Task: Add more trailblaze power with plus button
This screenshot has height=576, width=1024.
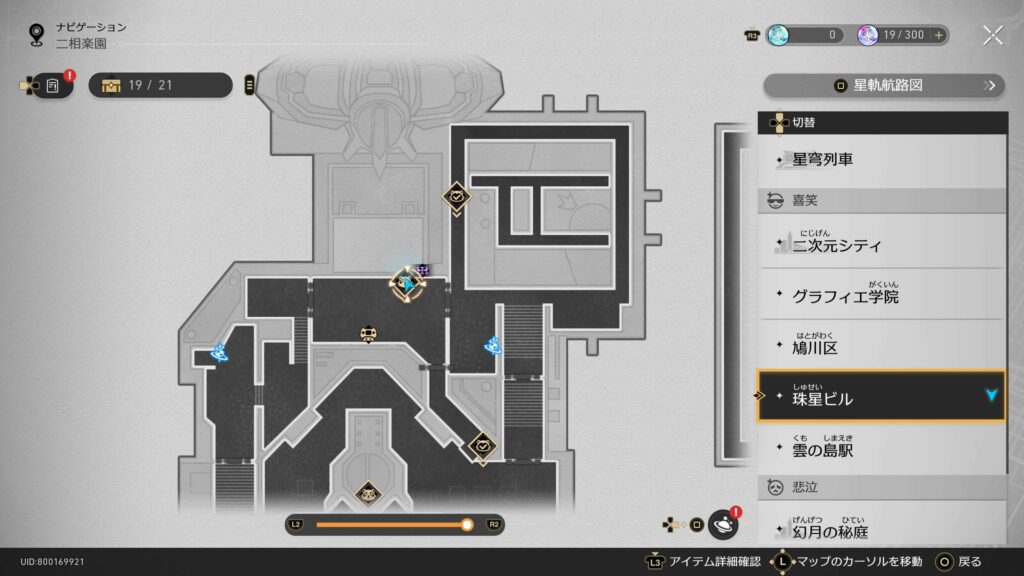Action: (938, 35)
